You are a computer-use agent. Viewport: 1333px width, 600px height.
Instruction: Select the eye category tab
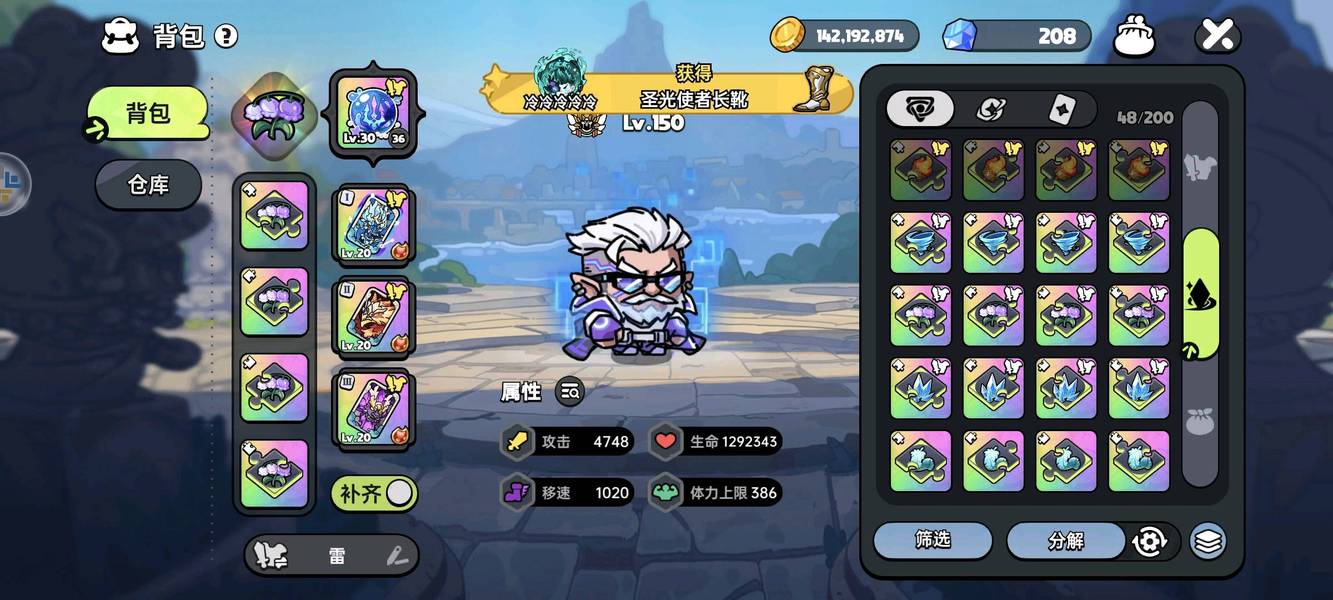[919, 110]
